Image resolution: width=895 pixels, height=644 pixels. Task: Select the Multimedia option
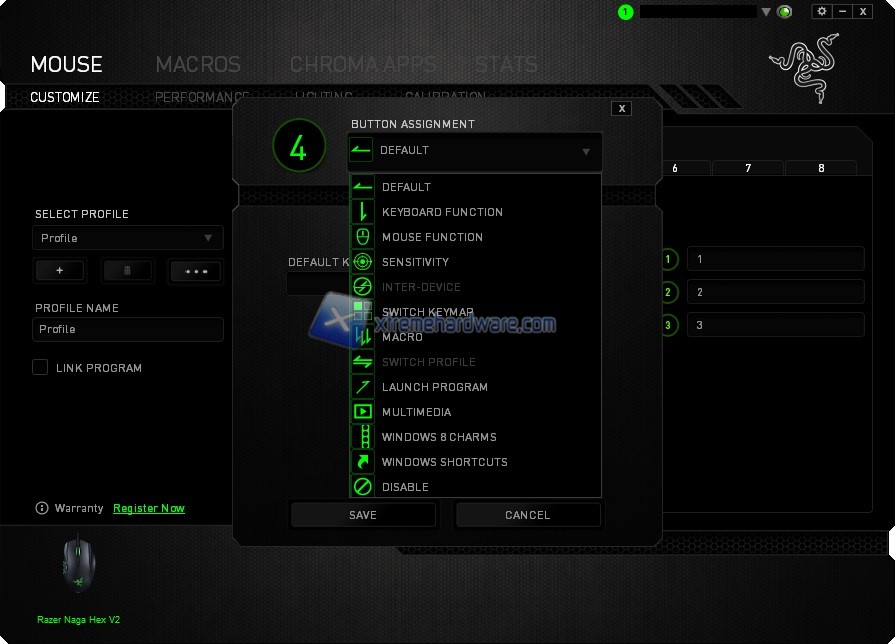point(416,412)
